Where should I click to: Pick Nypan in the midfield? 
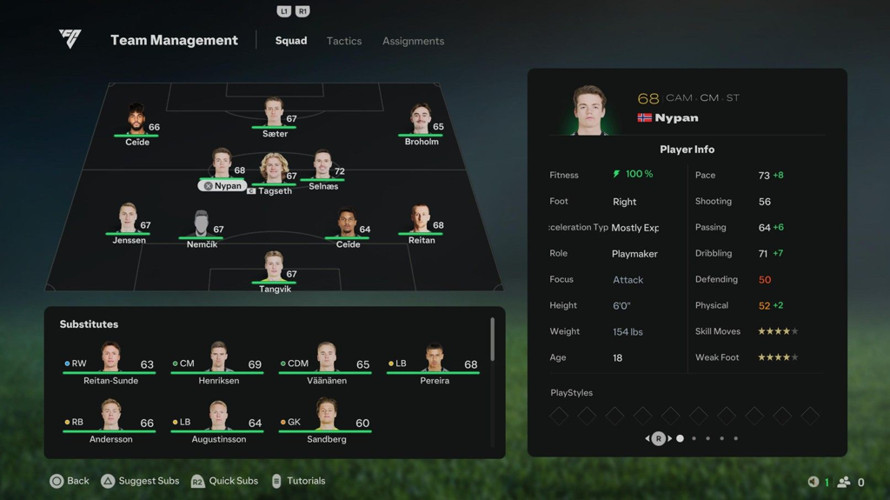[222, 168]
